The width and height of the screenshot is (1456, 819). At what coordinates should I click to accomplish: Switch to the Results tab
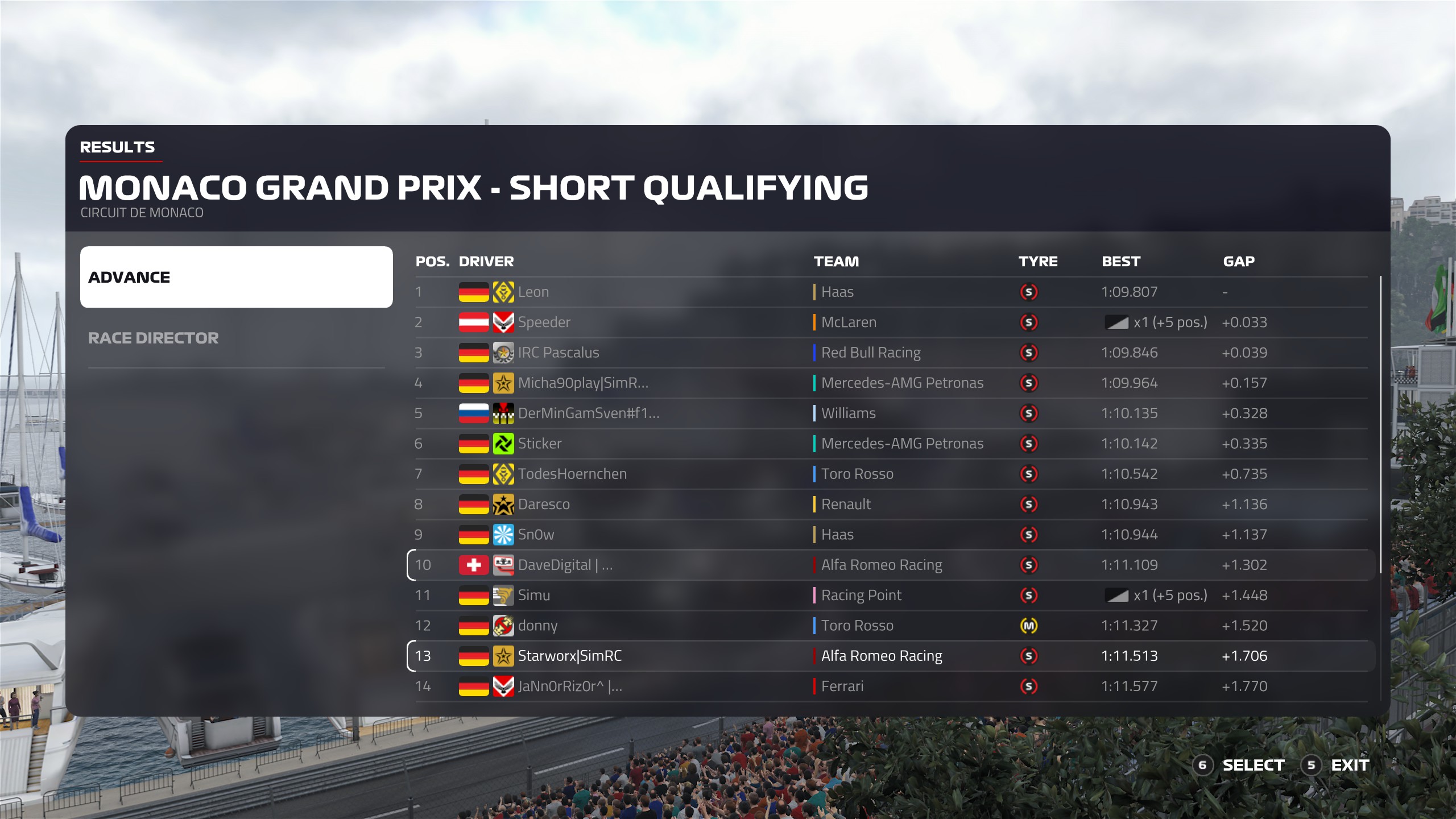117,147
